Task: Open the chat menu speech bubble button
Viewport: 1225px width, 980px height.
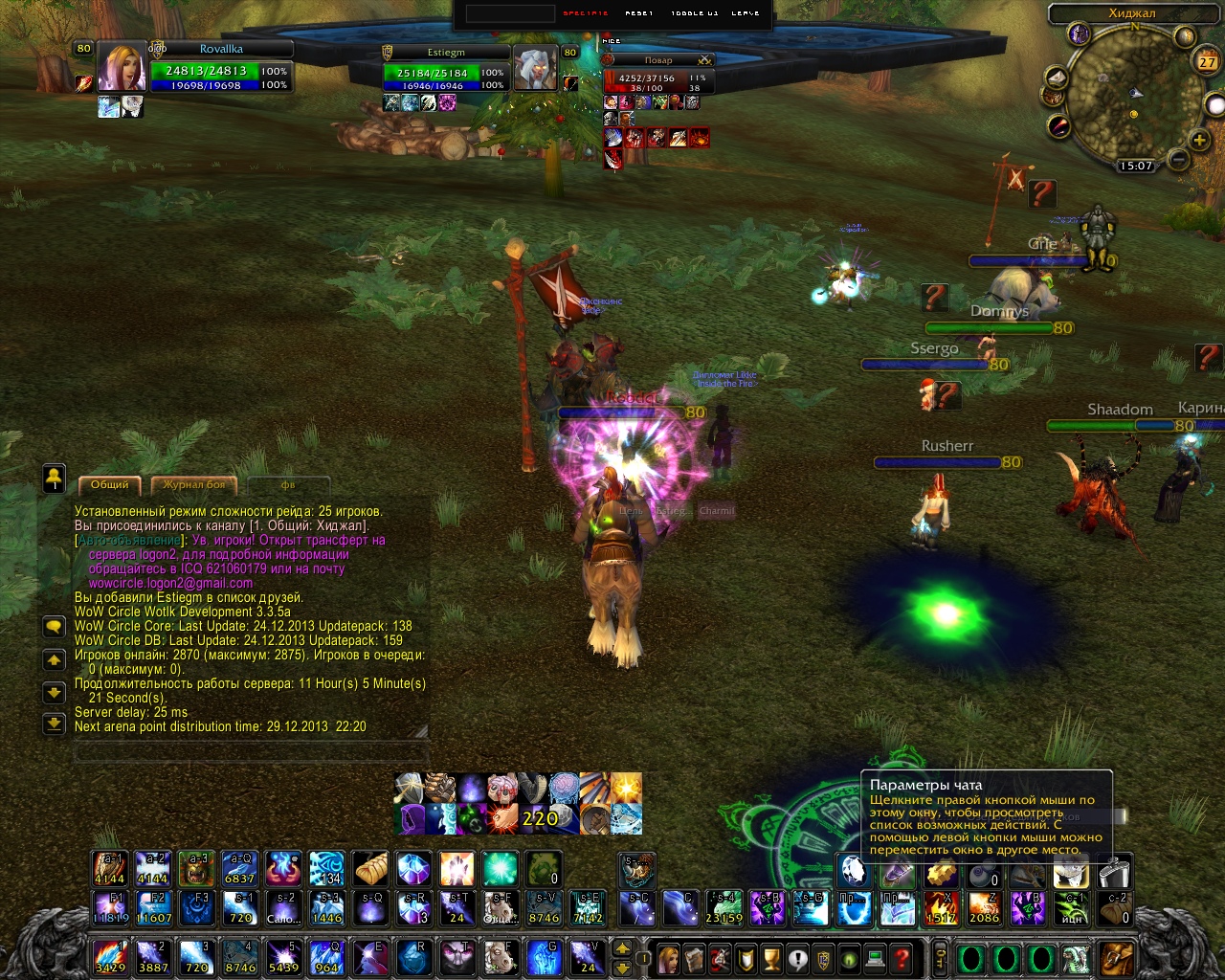Action: tap(54, 626)
